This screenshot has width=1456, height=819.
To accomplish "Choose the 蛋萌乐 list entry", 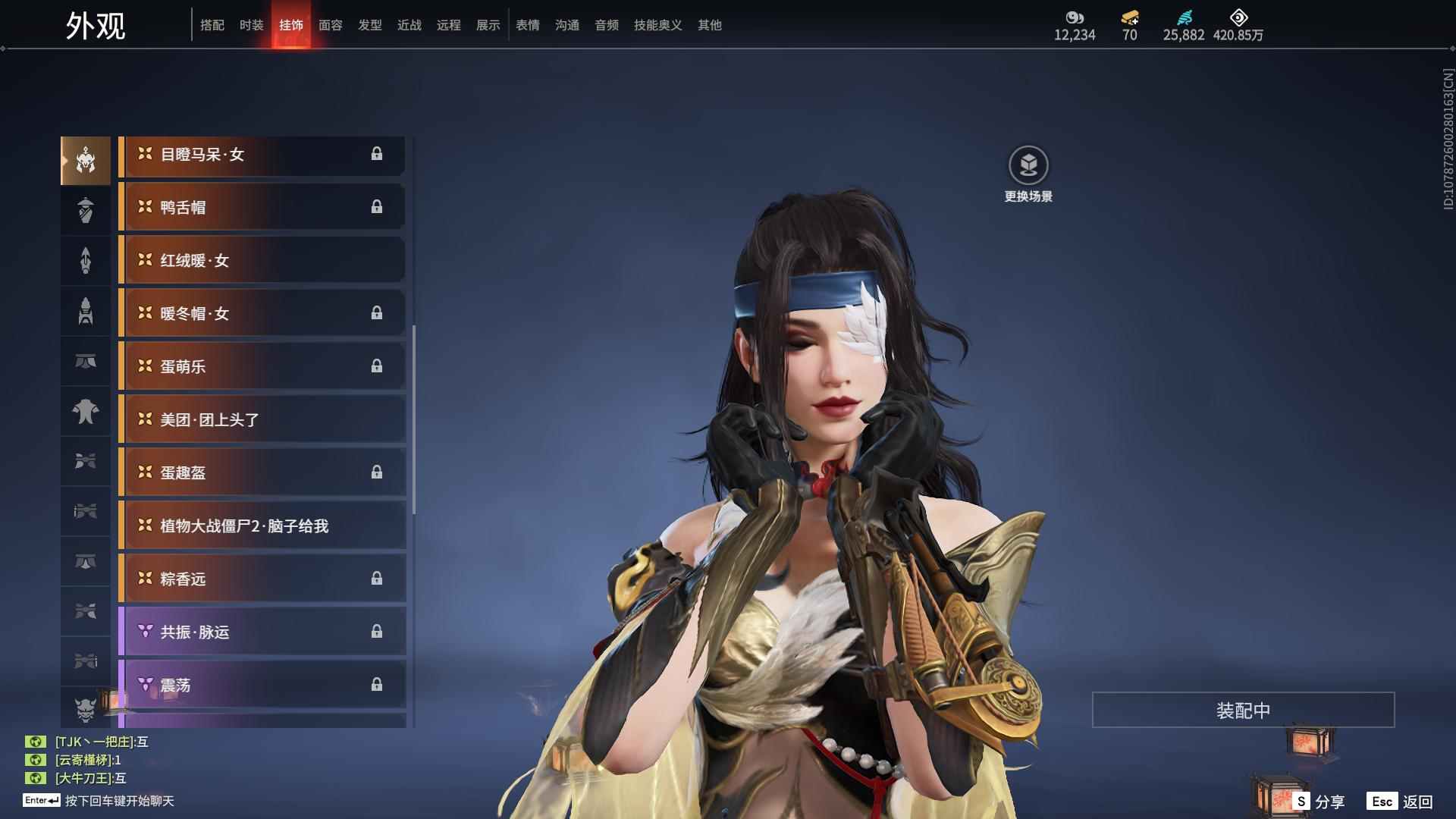I will point(262,366).
